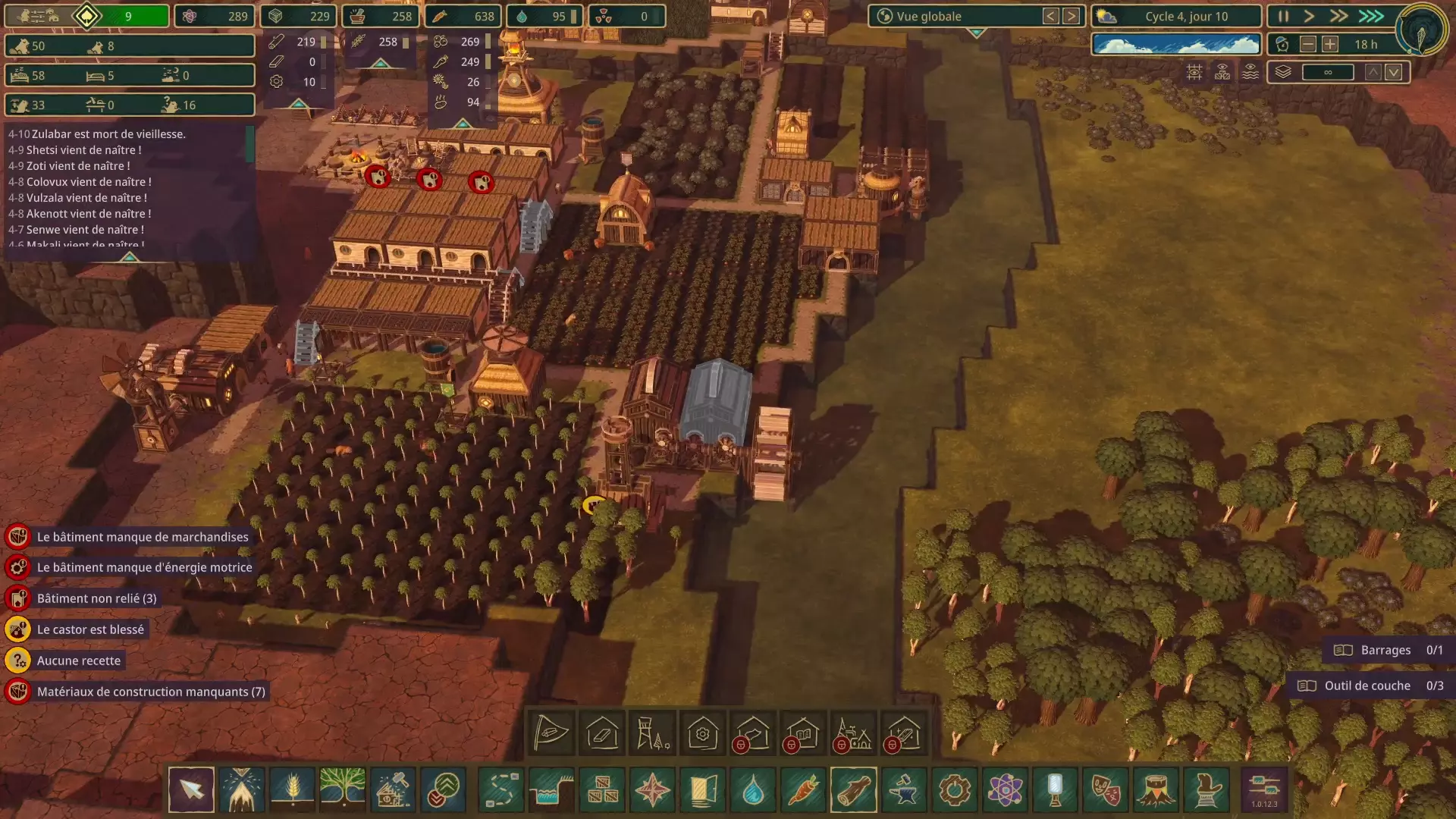Open the options settings button

1264,790
